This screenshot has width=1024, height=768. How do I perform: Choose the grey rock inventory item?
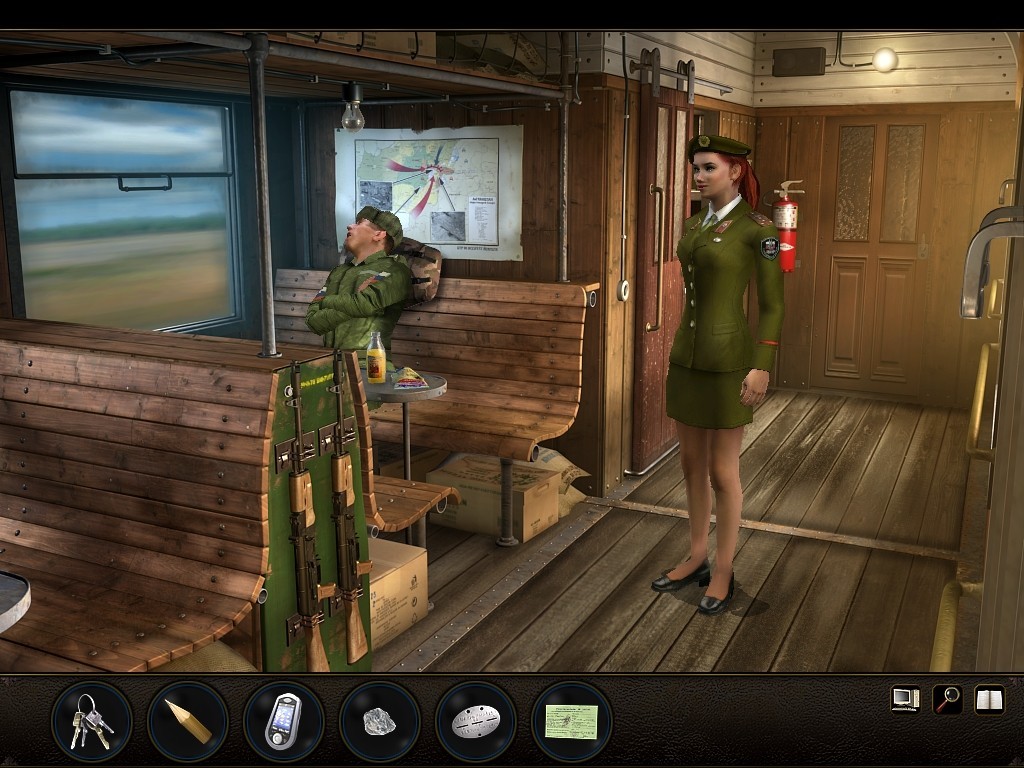coord(379,721)
